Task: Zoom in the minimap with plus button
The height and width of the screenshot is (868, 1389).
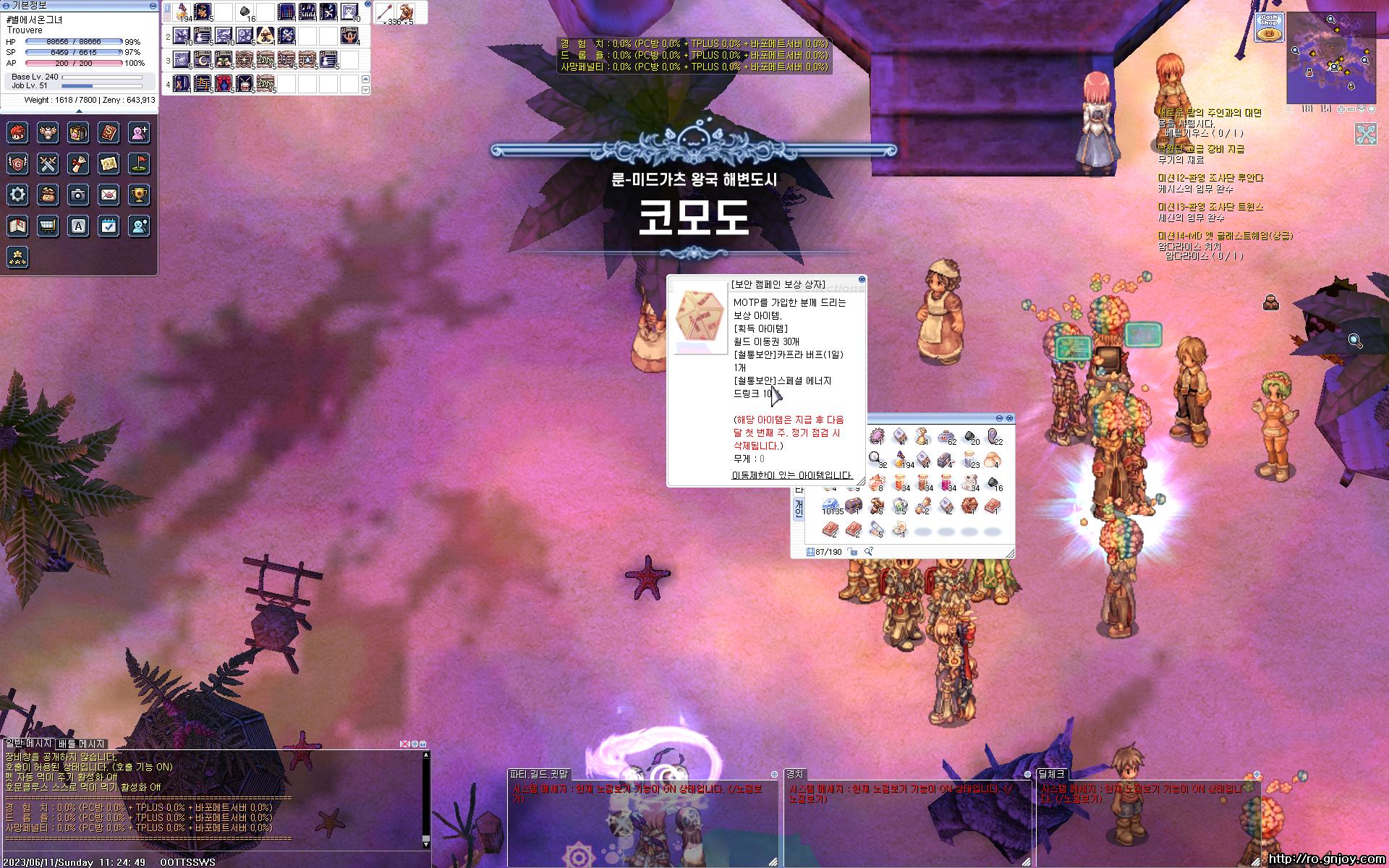Action: (1341, 109)
